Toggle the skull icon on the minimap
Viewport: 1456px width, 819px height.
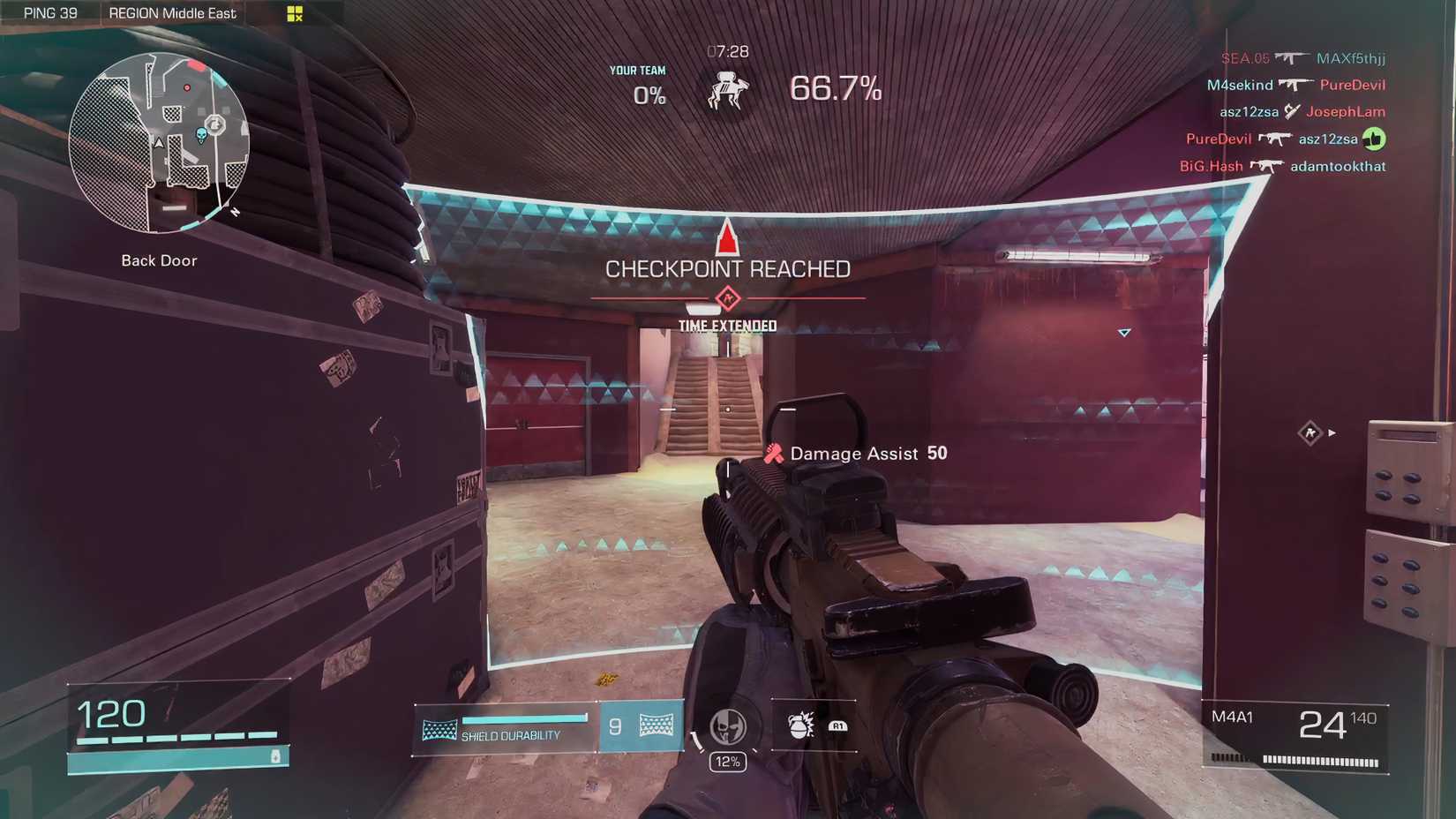202,135
